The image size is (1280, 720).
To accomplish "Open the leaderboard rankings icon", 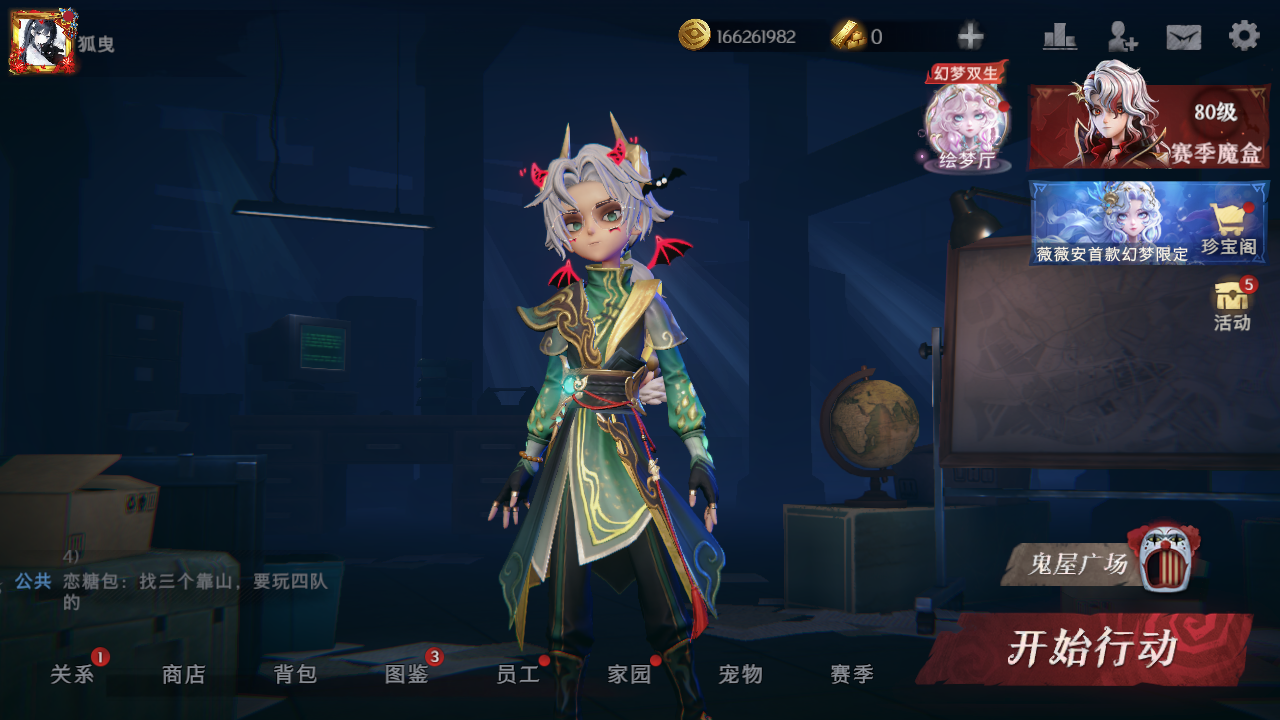I will pyautogui.click(x=1059, y=37).
